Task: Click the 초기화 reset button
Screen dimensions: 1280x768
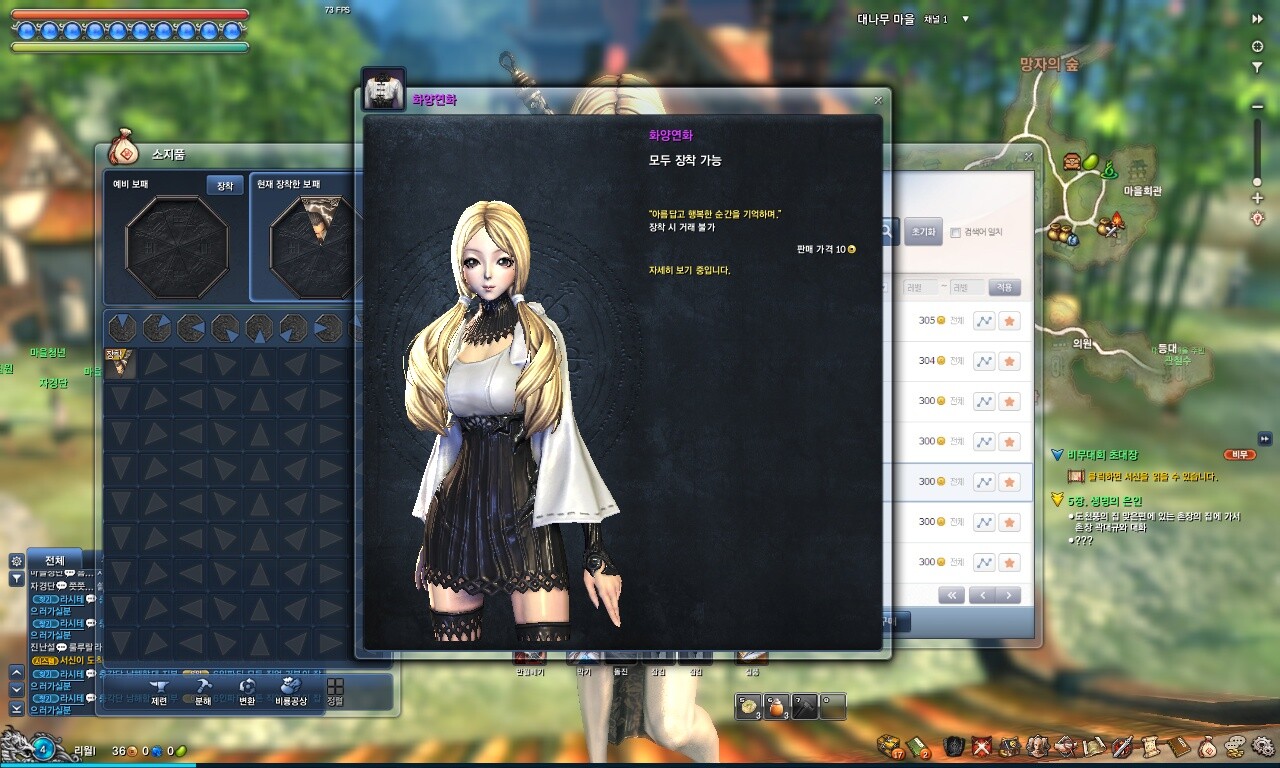Action: (922, 231)
